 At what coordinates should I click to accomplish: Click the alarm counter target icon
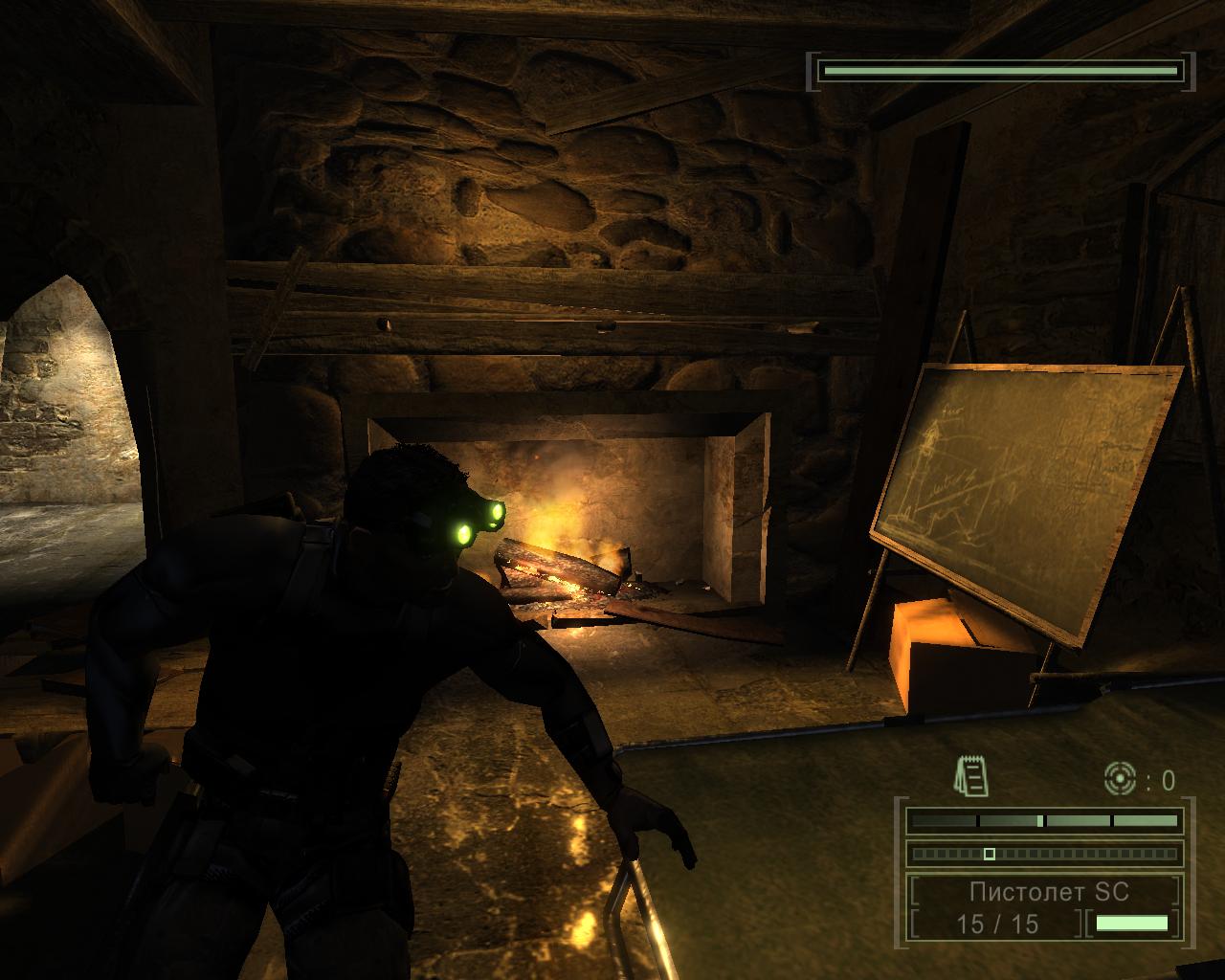[1119, 779]
